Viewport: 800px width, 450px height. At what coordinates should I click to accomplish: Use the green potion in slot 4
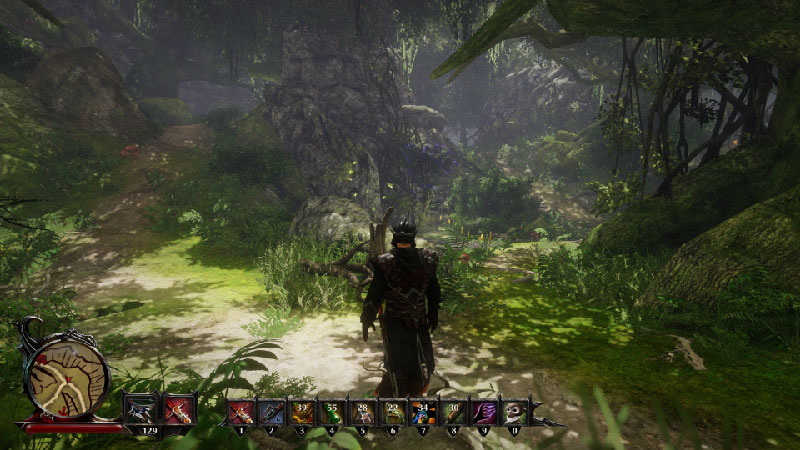332,412
